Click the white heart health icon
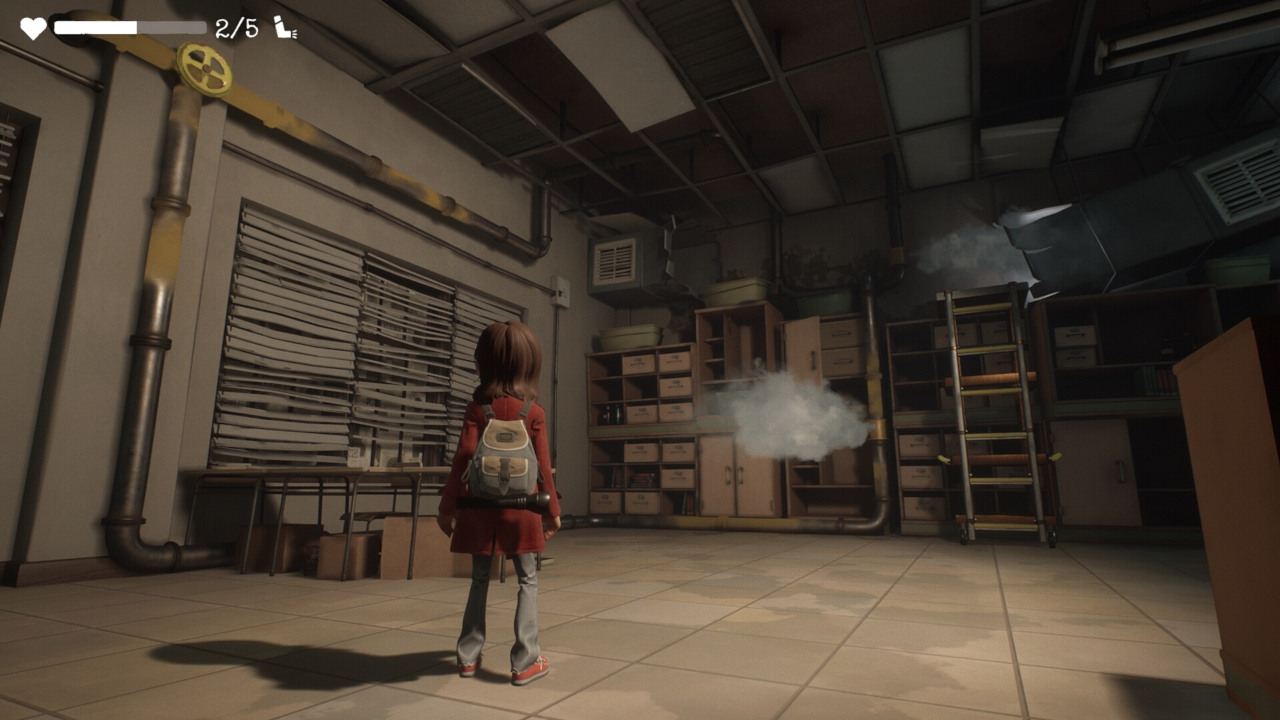Viewport: 1280px width, 720px height. pos(33,28)
